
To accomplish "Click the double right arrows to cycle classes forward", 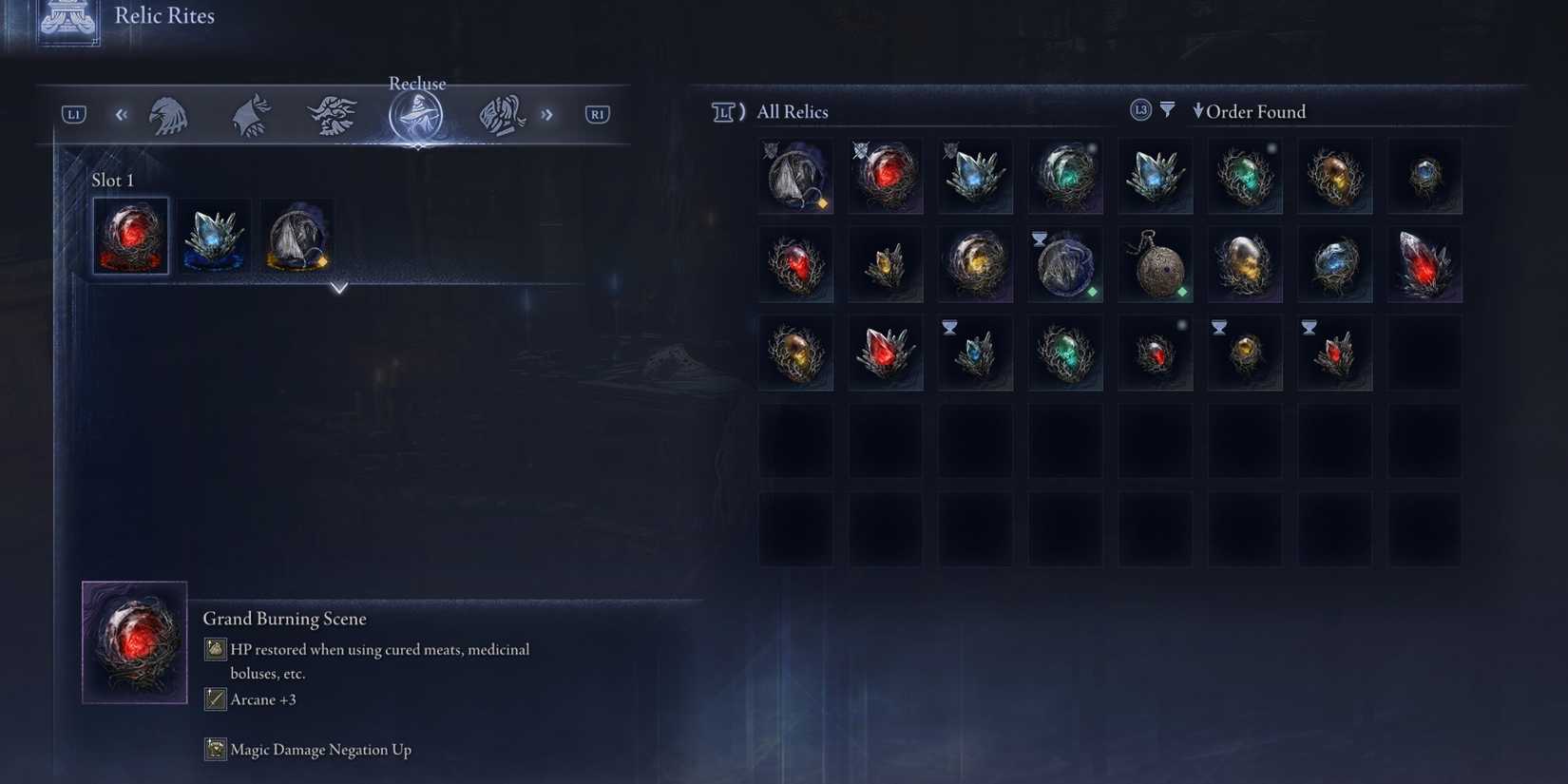I will coord(547,113).
